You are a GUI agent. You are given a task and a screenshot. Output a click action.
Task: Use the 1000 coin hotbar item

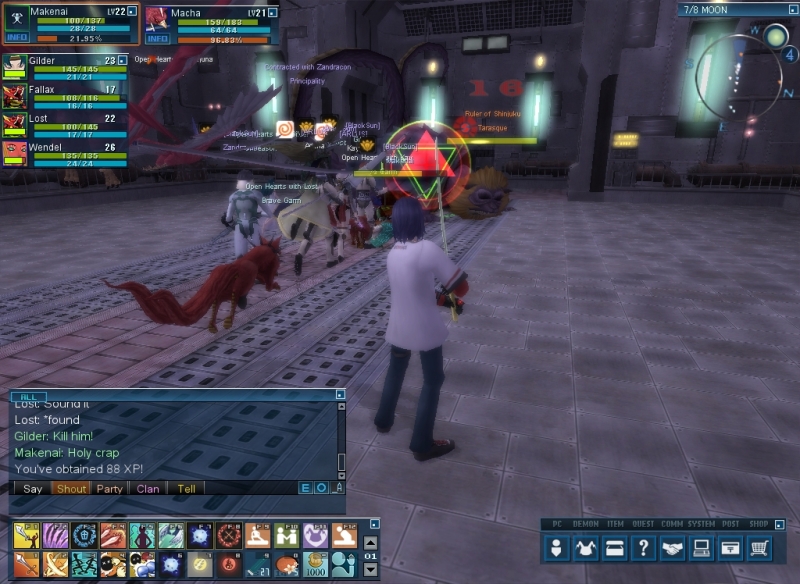[316, 564]
